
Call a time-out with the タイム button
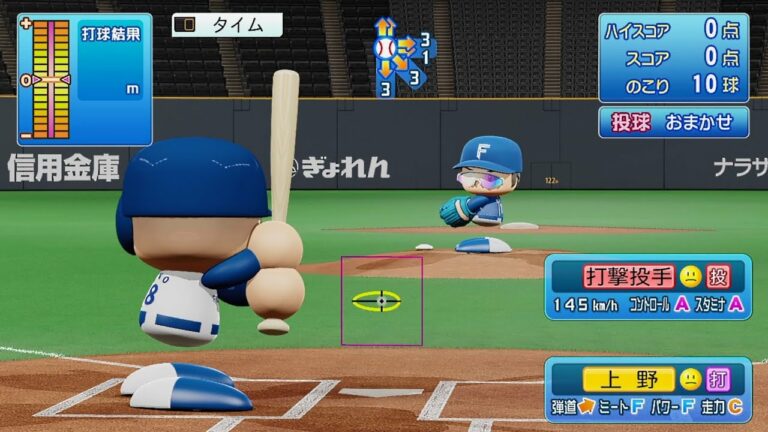coord(227,26)
